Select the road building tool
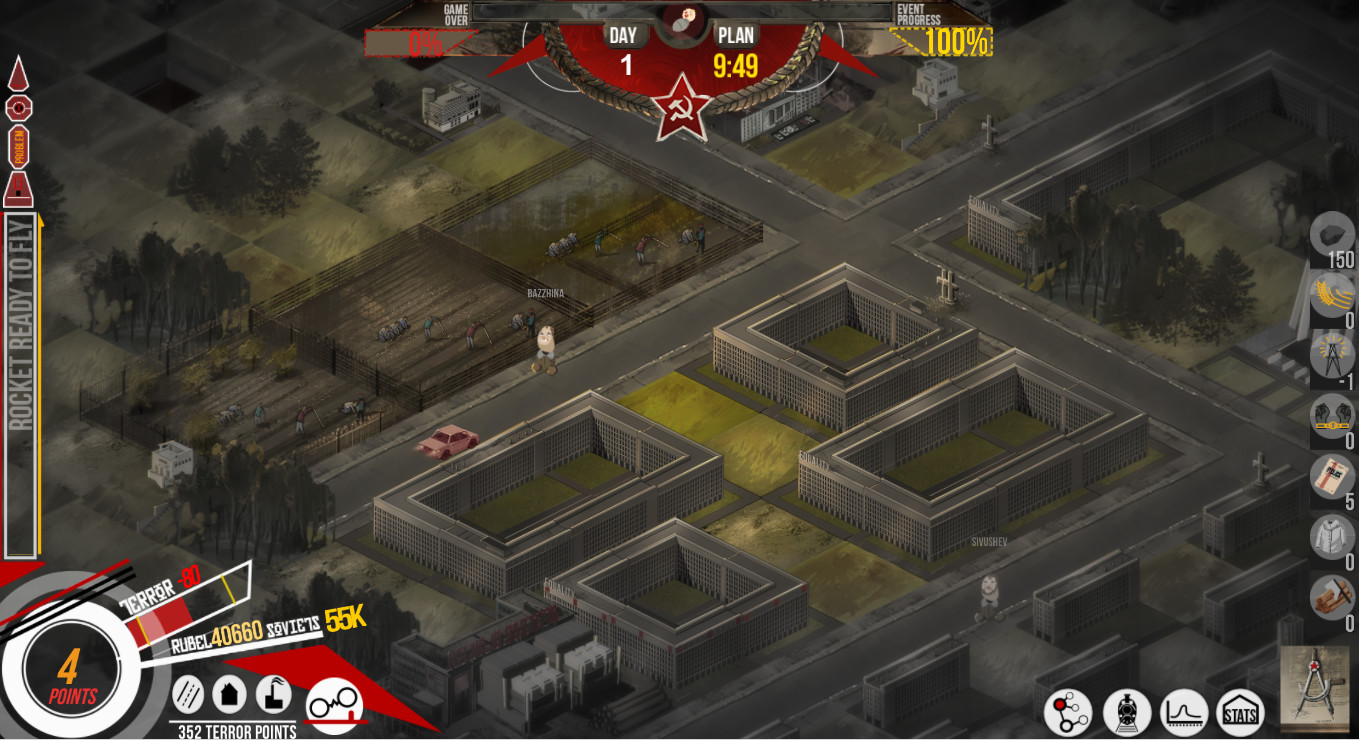This screenshot has height=740, width=1359. pyautogui.click(x=186, y=695)
